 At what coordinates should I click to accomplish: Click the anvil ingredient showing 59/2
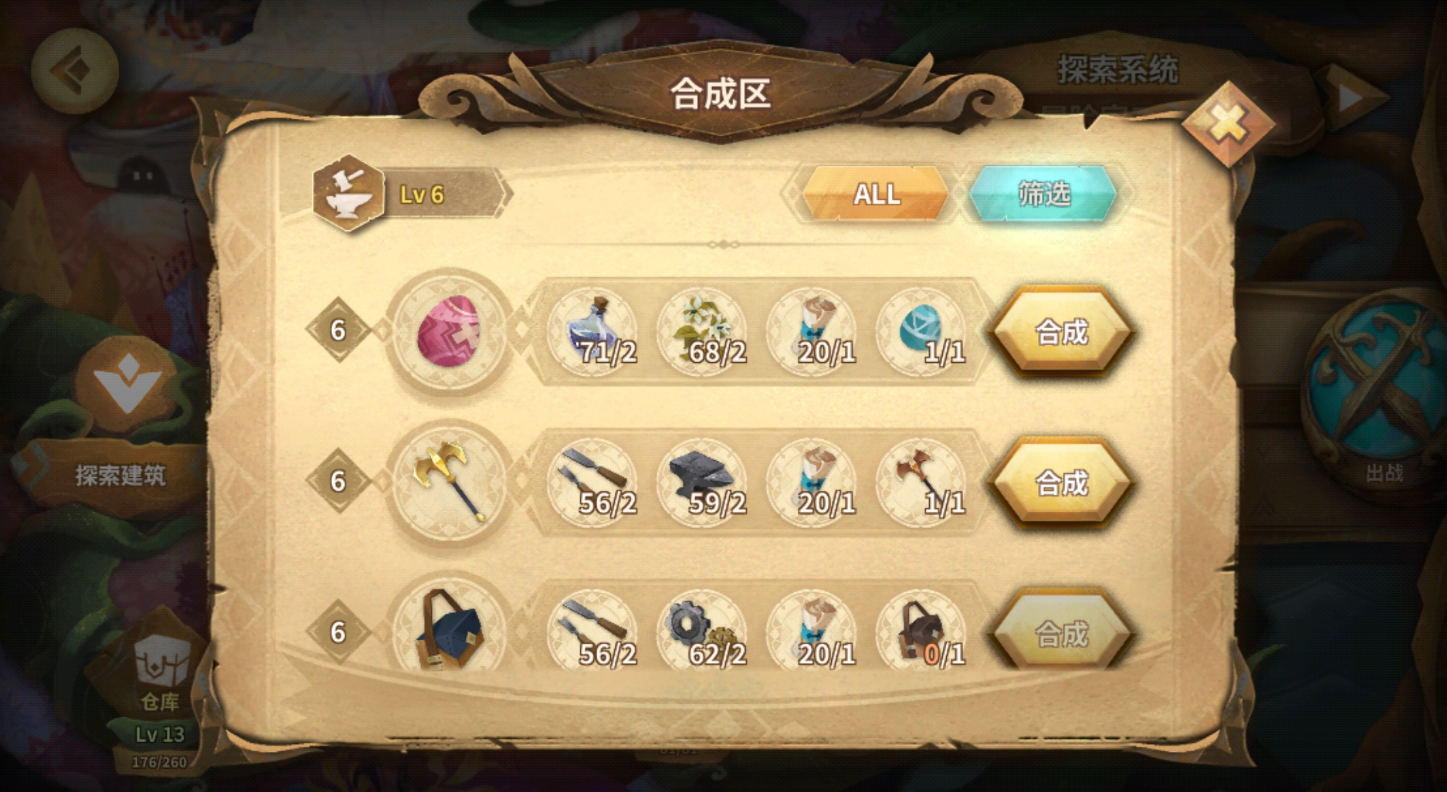click(x=701, y=483)
